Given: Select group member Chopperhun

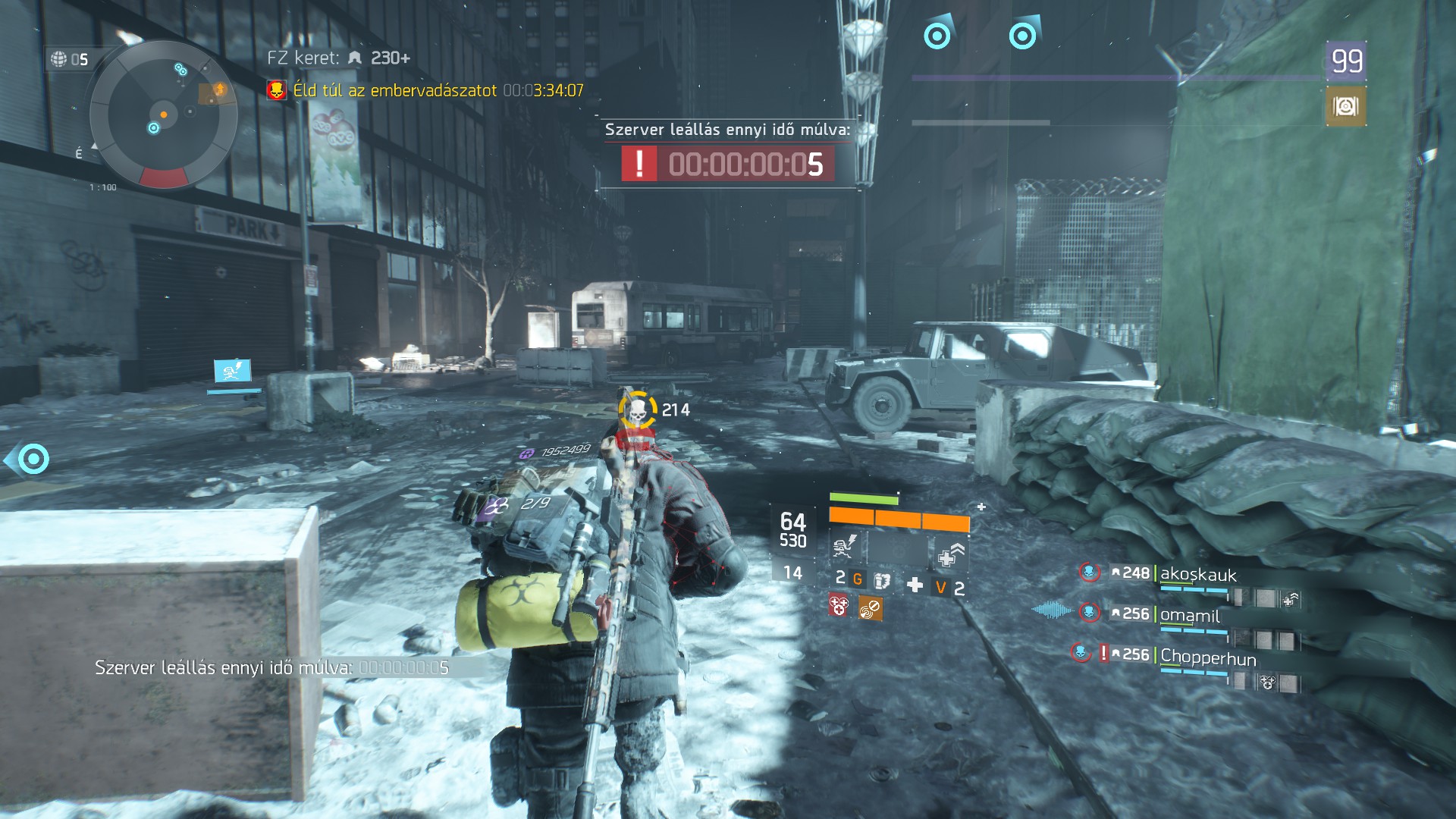Looking at the screenshot, I should point(1207,657).
